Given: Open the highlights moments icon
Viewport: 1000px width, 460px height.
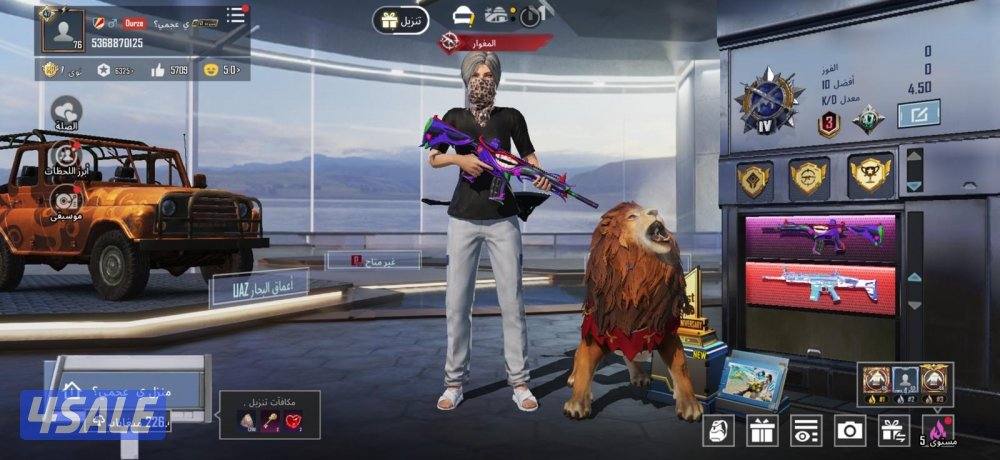Looking at the screenshot, I should tap(66, 156).
